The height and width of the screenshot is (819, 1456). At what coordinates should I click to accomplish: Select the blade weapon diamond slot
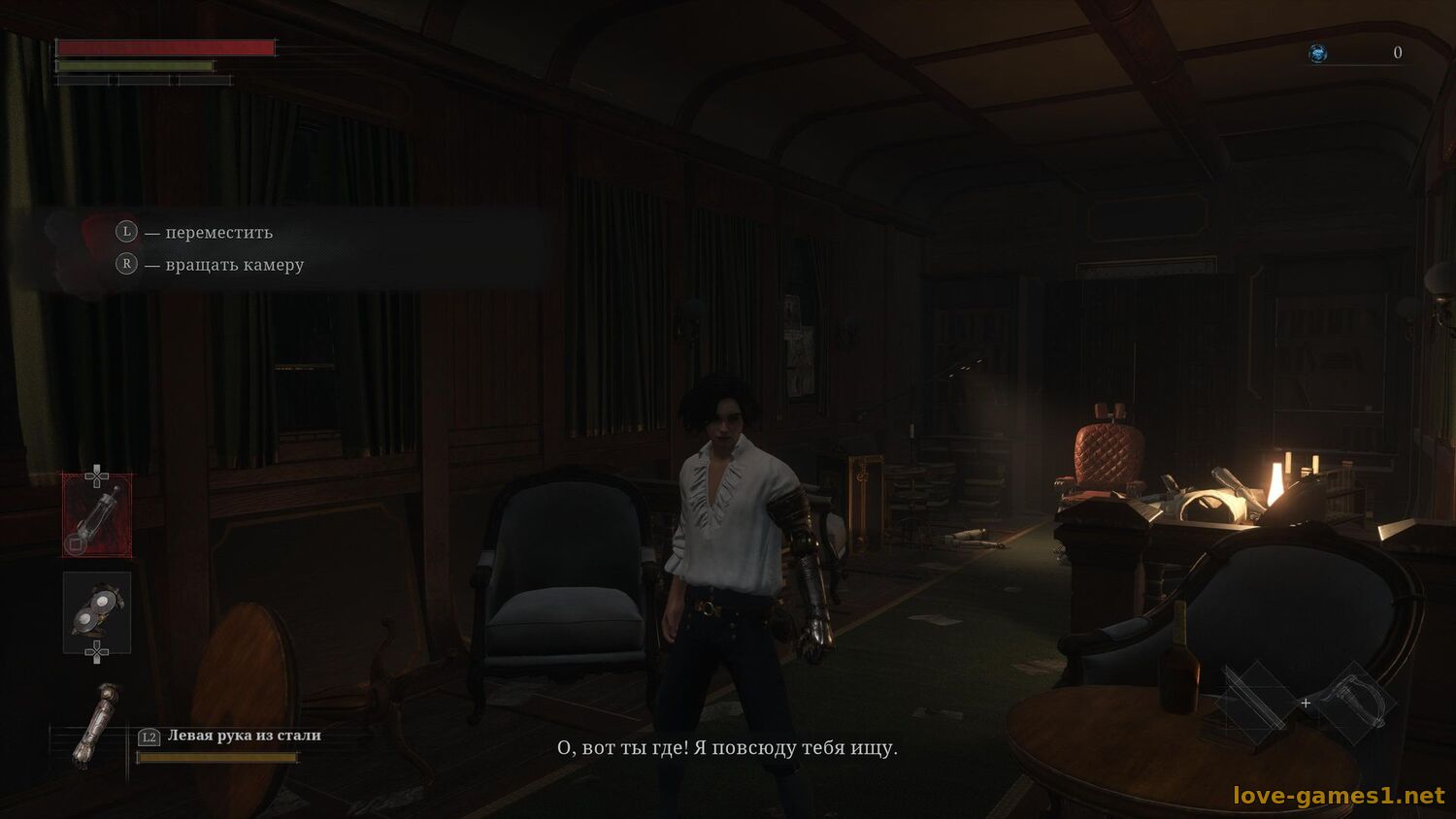click(1258, 701)
